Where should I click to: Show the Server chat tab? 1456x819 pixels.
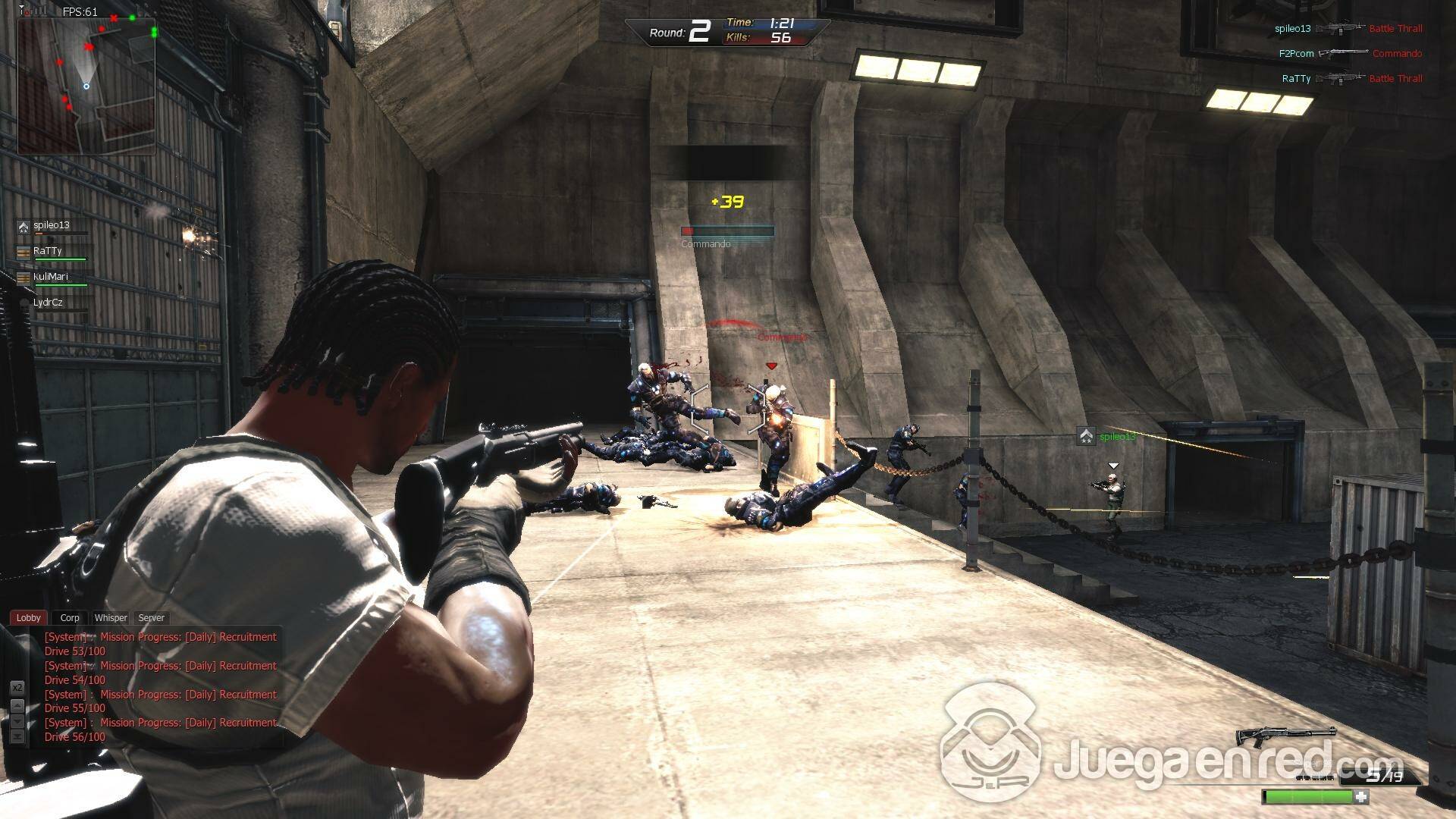[151, 618]
